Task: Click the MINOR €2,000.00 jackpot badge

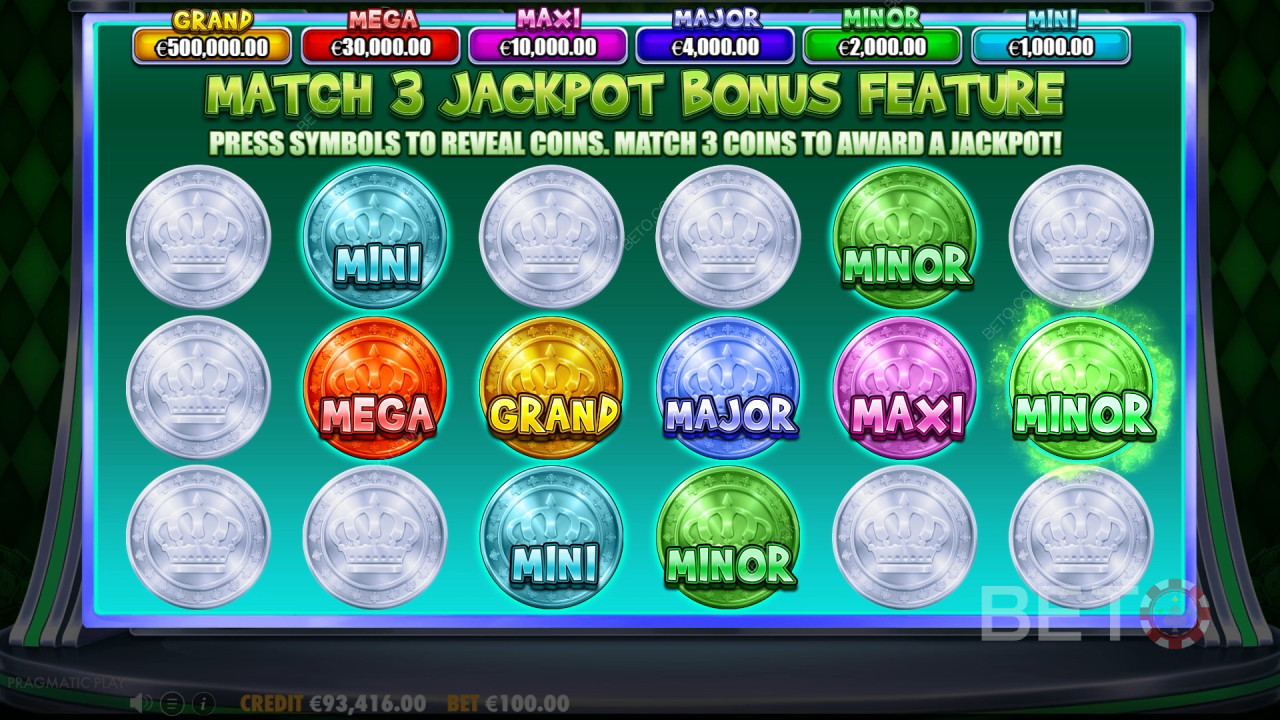Action: [881, 44]
